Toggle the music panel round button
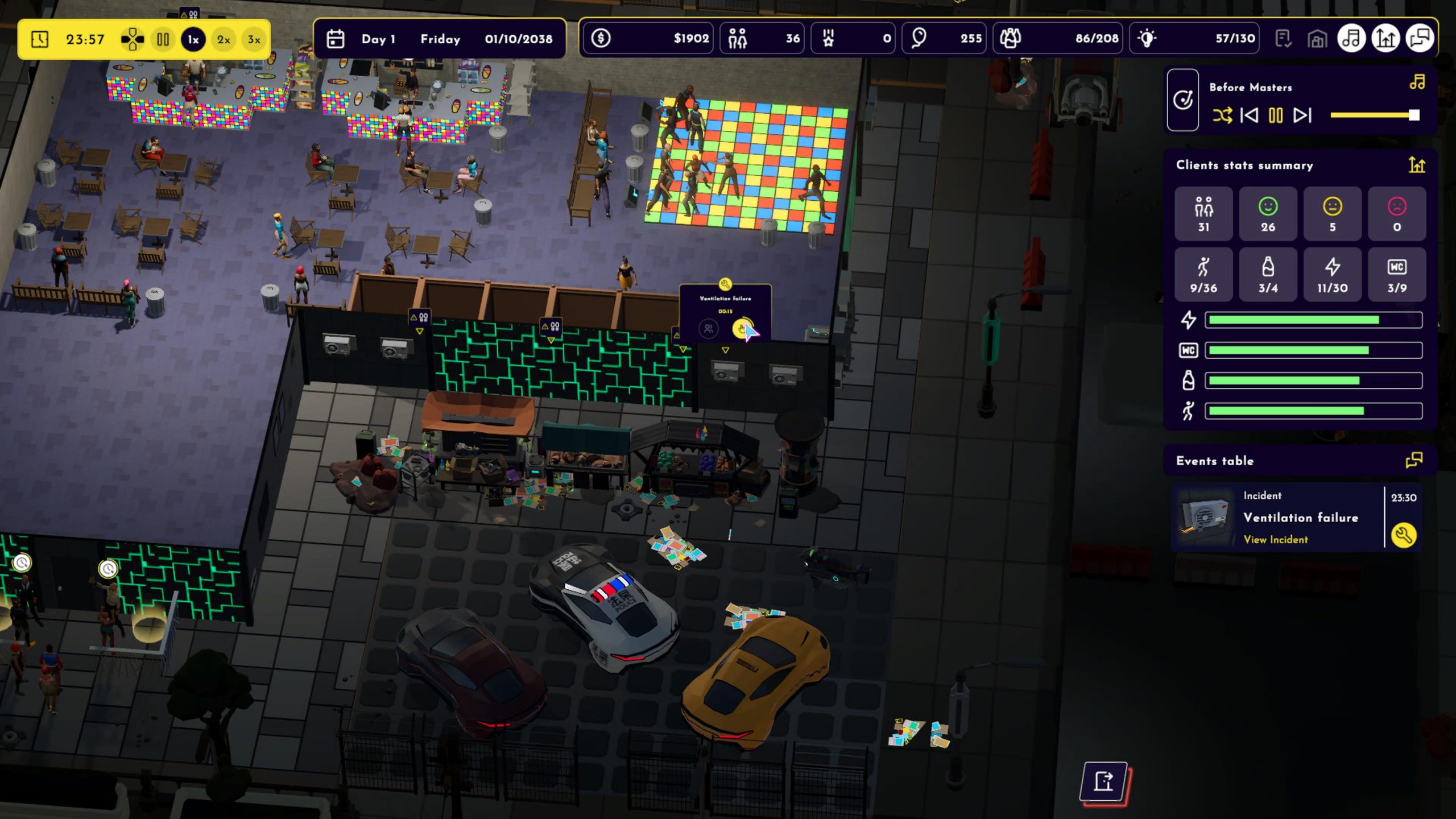The height and width of the screenshot is (819, 1456). click(1351, 39)
